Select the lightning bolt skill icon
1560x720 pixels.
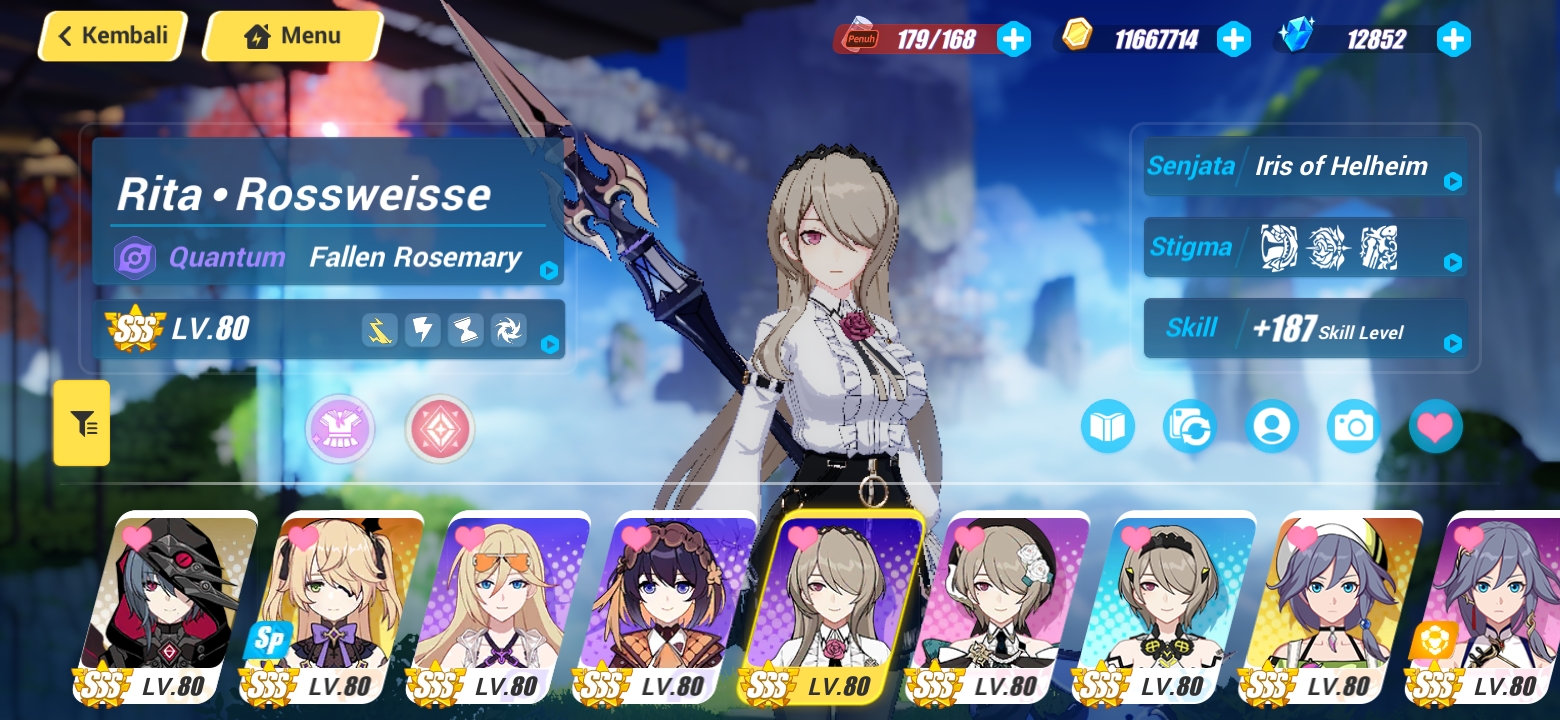coord(421,329)
